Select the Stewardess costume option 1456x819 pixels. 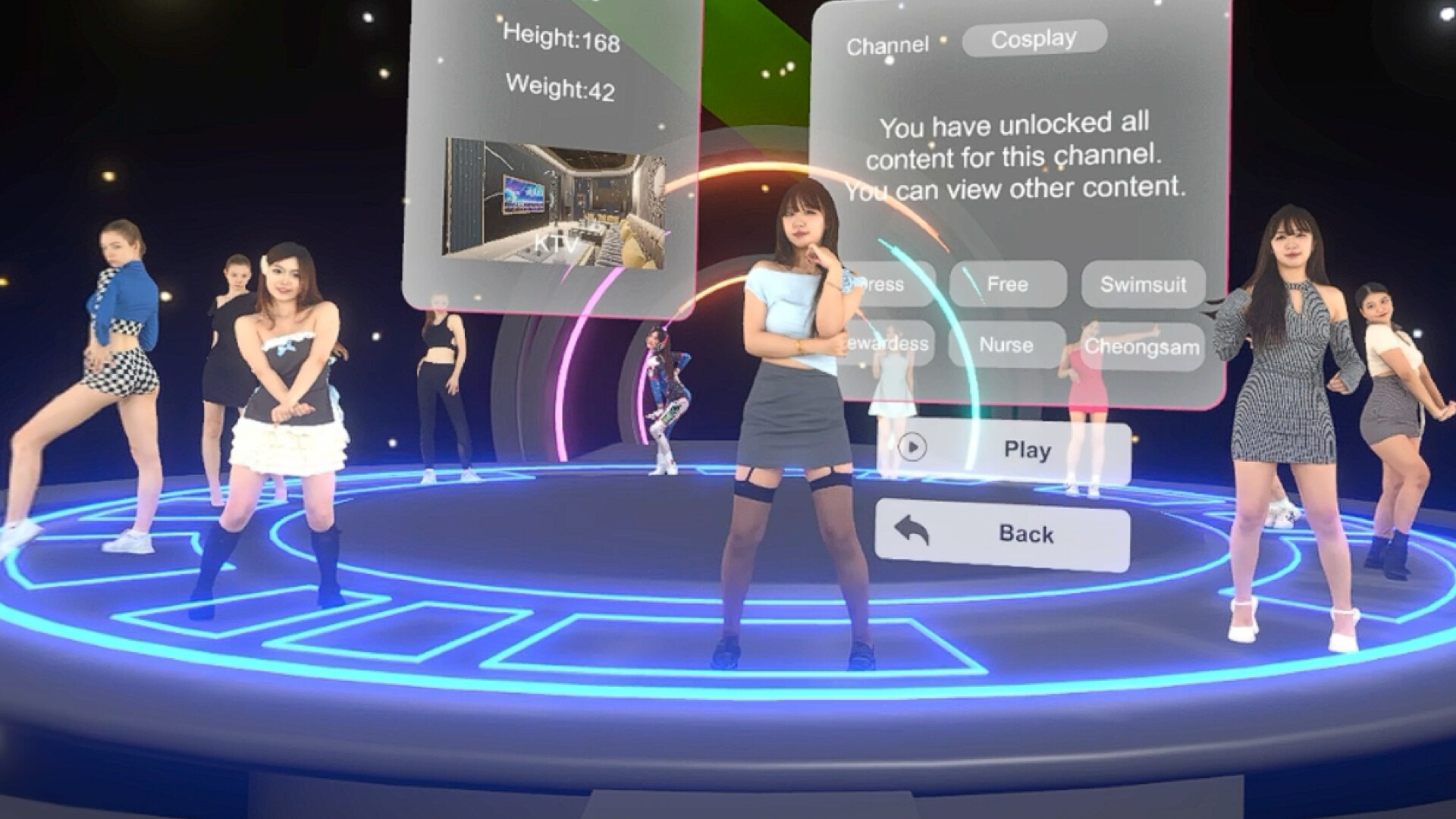click(891, 345)
